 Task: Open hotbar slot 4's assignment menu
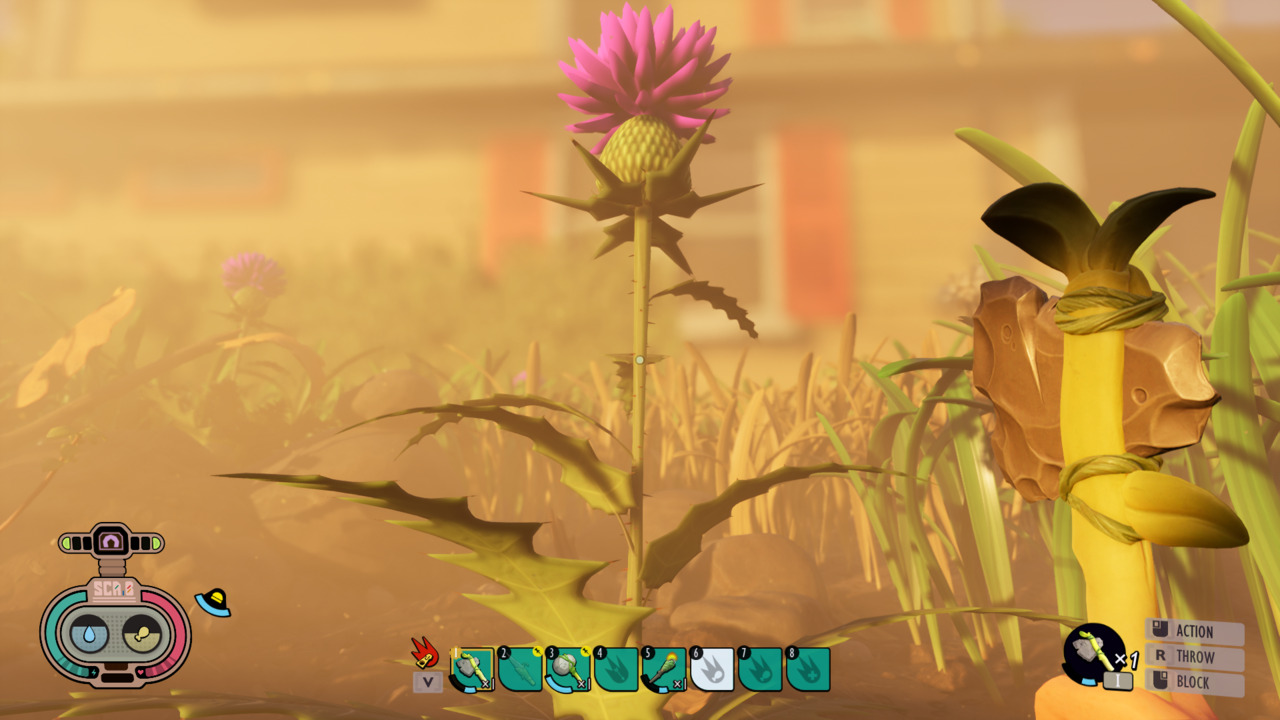coord(614,669)
